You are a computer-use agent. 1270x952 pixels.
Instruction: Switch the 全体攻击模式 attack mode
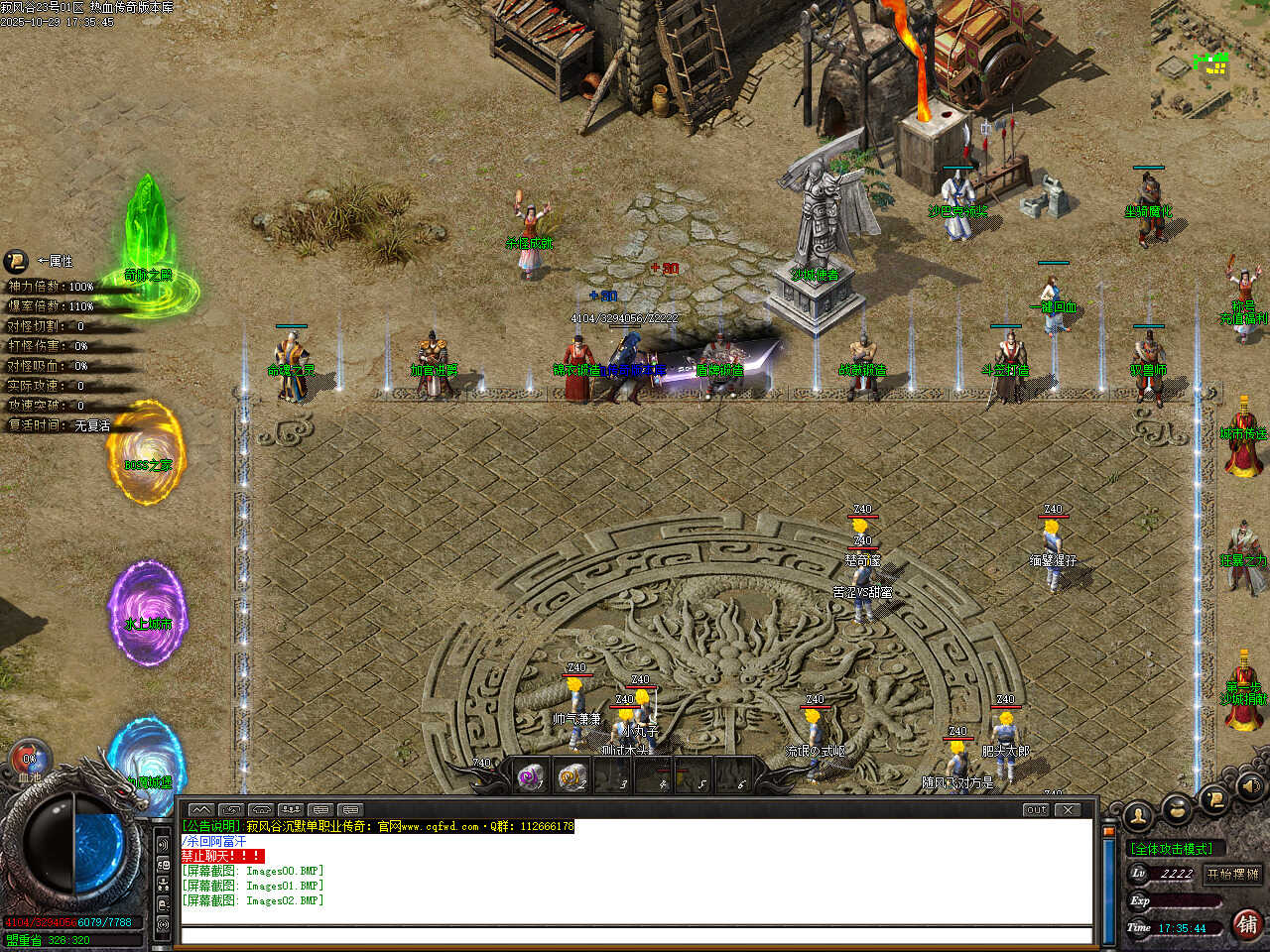point(1172,848)
